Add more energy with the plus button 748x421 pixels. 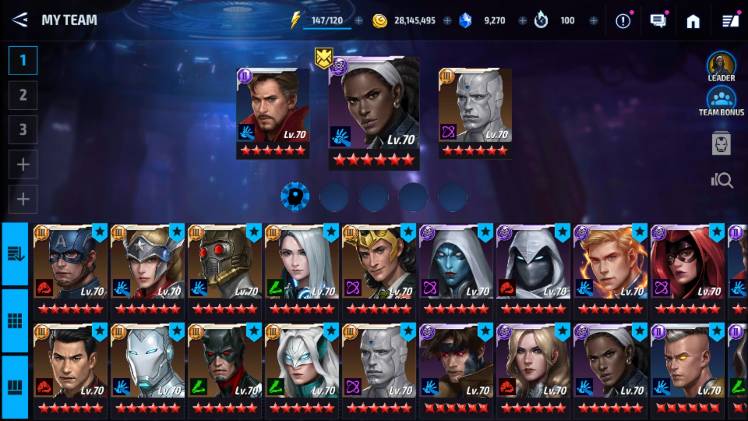pos(358,20)
